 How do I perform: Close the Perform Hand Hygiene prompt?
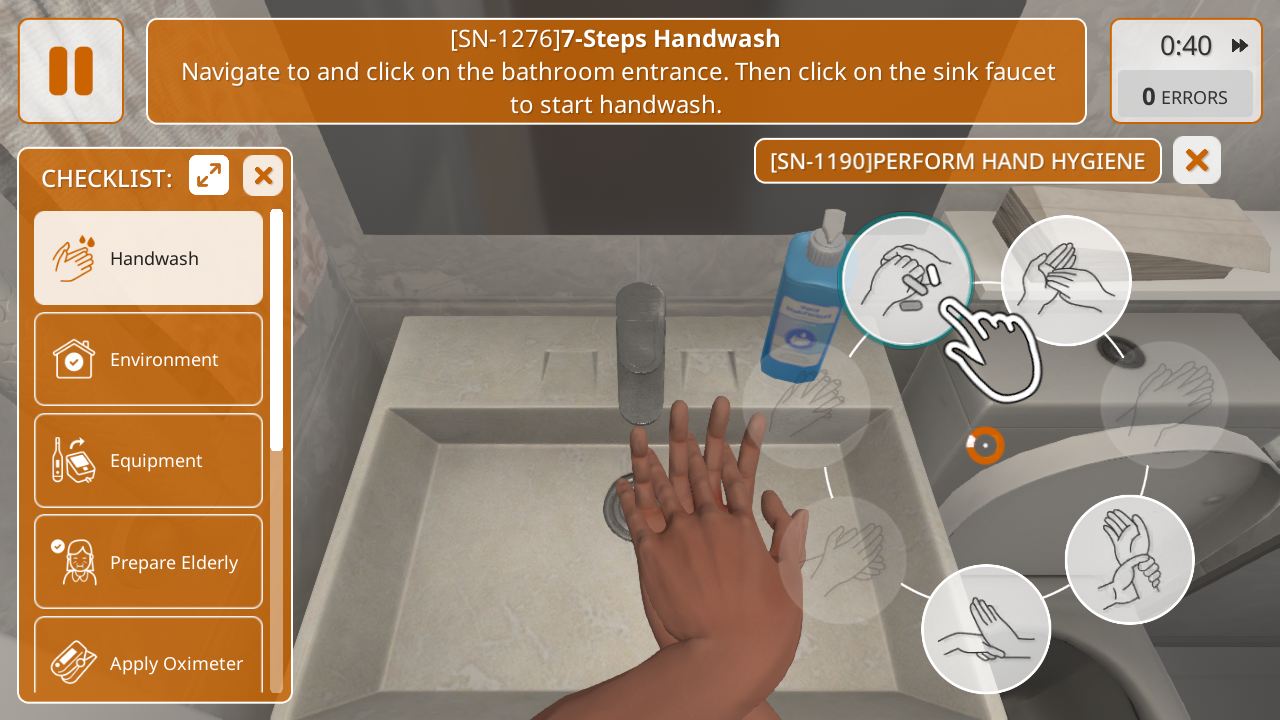coord(1196,160)
